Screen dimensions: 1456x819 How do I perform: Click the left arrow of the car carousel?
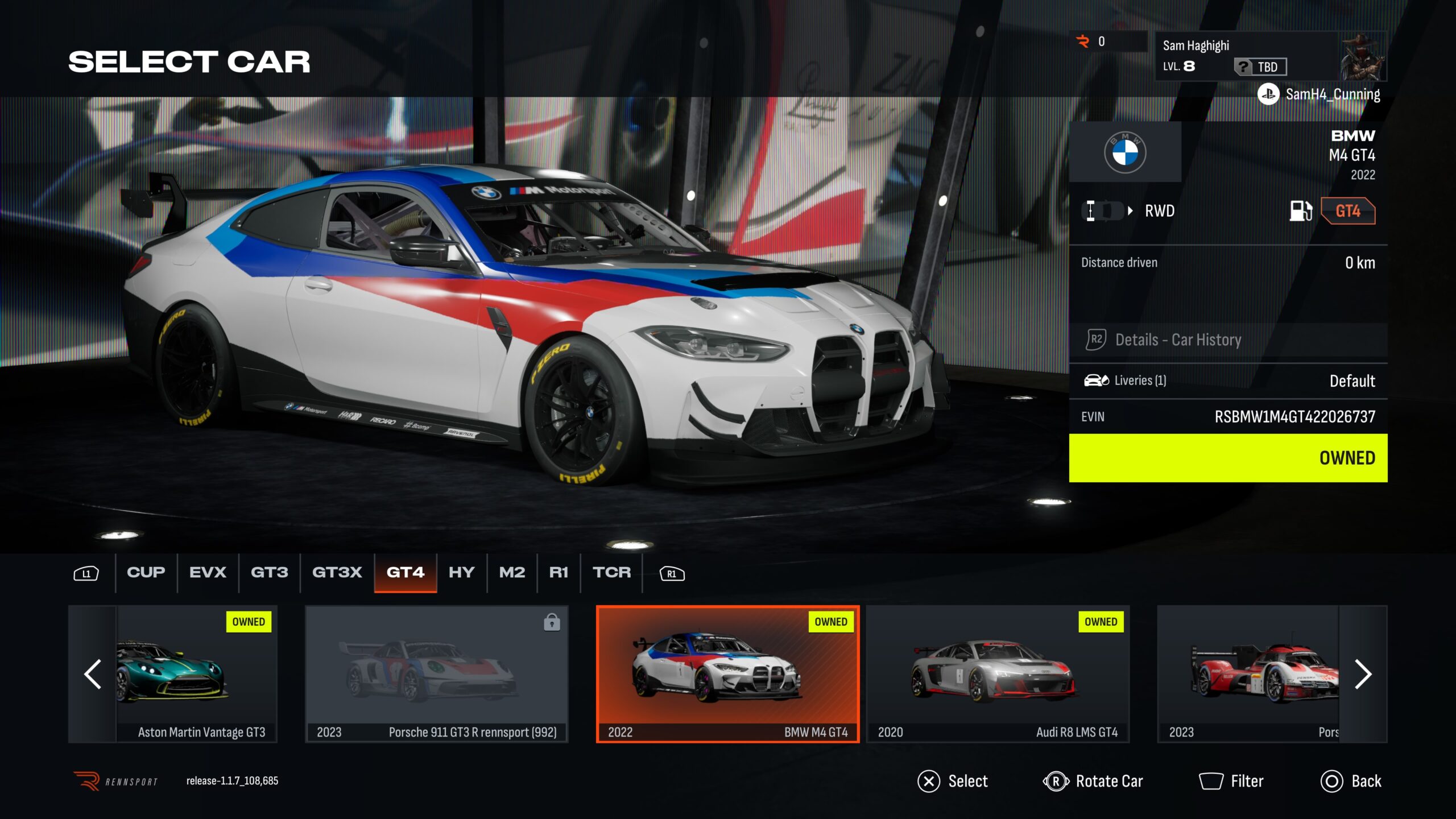point(93,674)
